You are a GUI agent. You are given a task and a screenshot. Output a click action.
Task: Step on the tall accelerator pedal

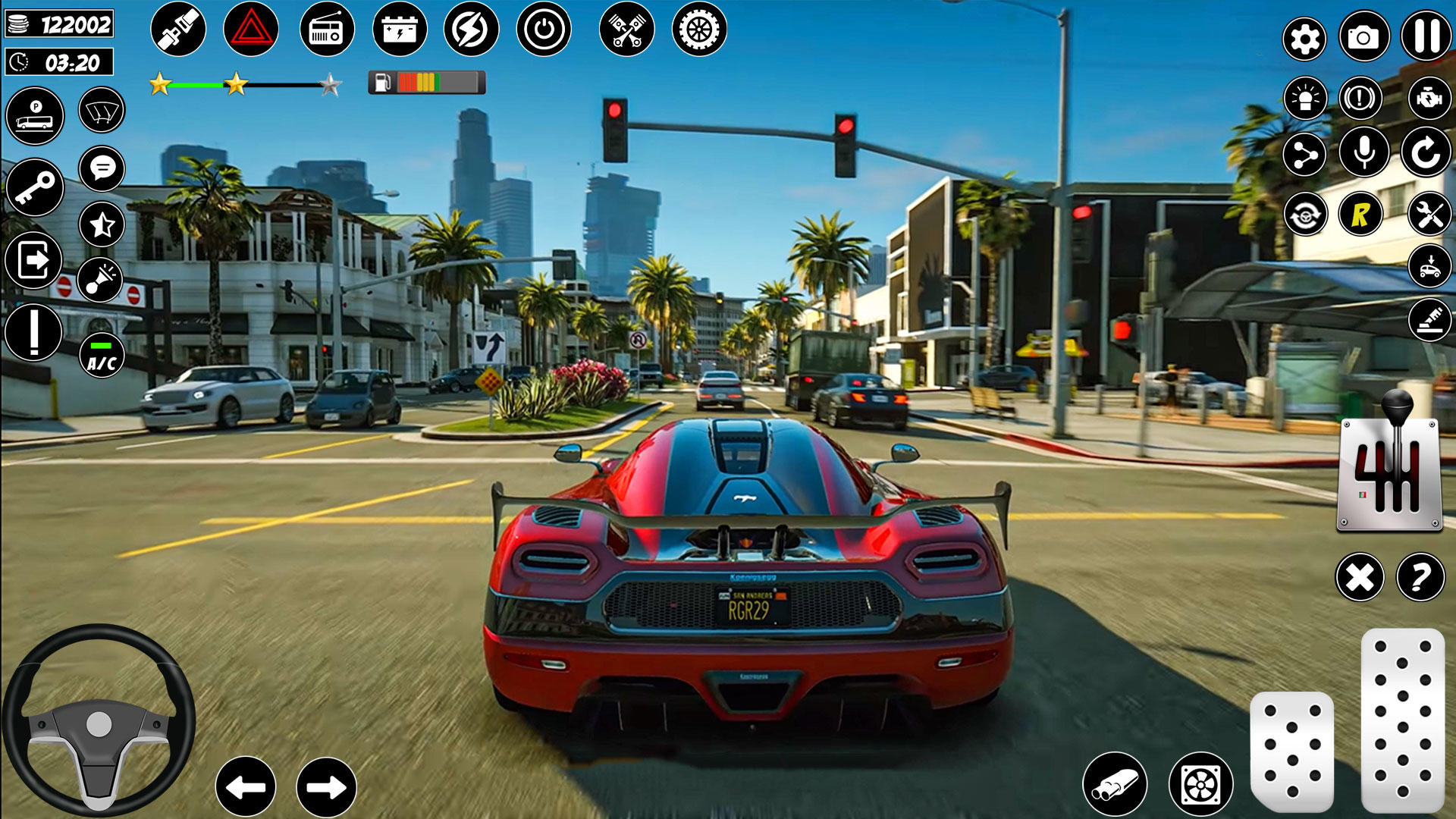point(1402,719)
